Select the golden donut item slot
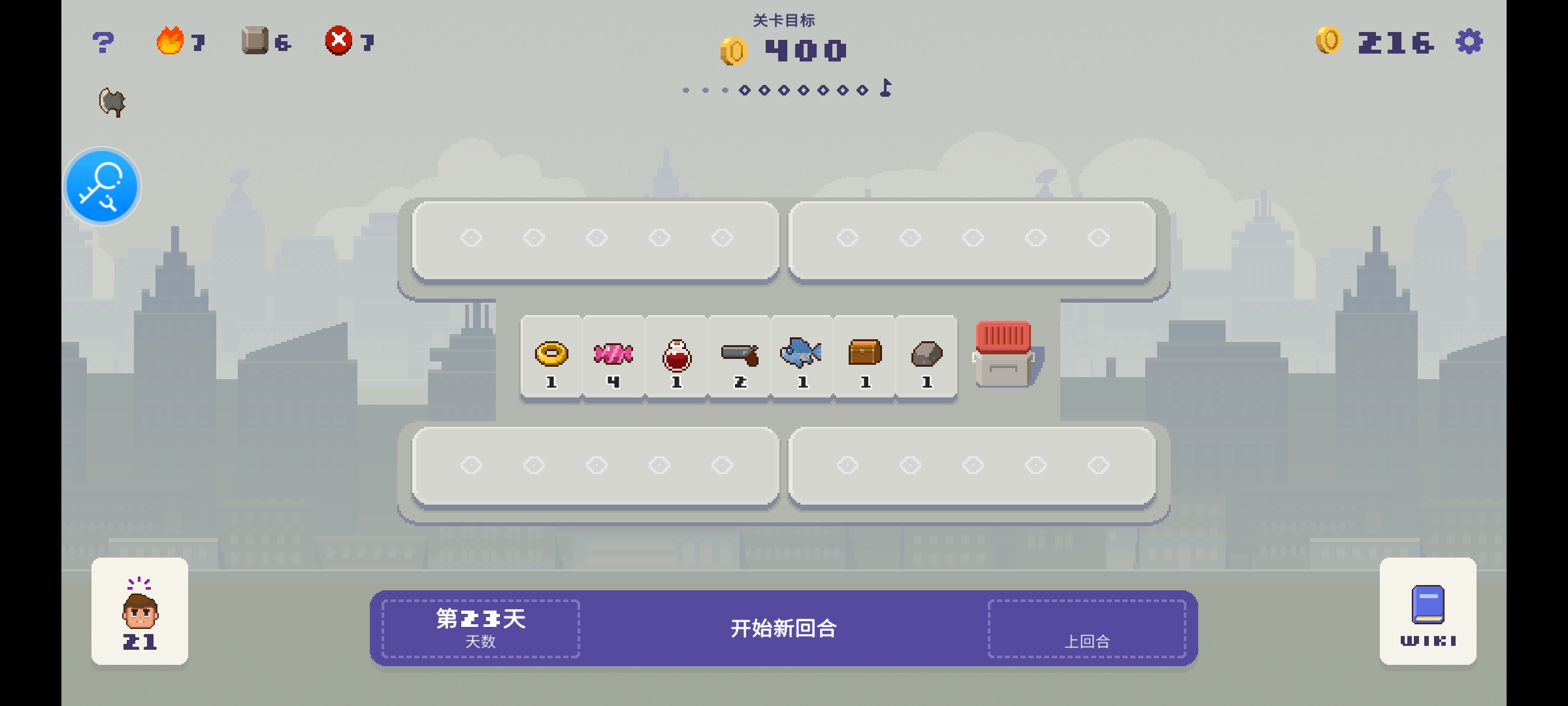 (551, 358)
